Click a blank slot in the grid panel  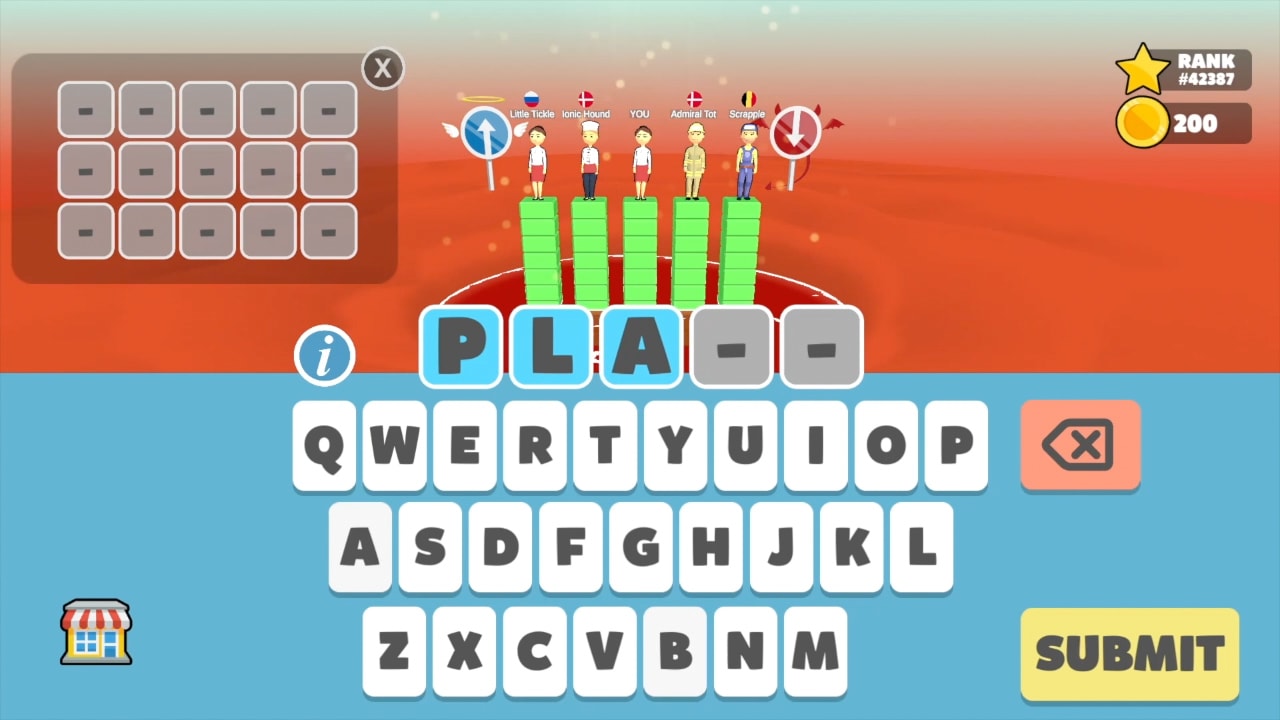pyautogui.click(x=86, y=110)
